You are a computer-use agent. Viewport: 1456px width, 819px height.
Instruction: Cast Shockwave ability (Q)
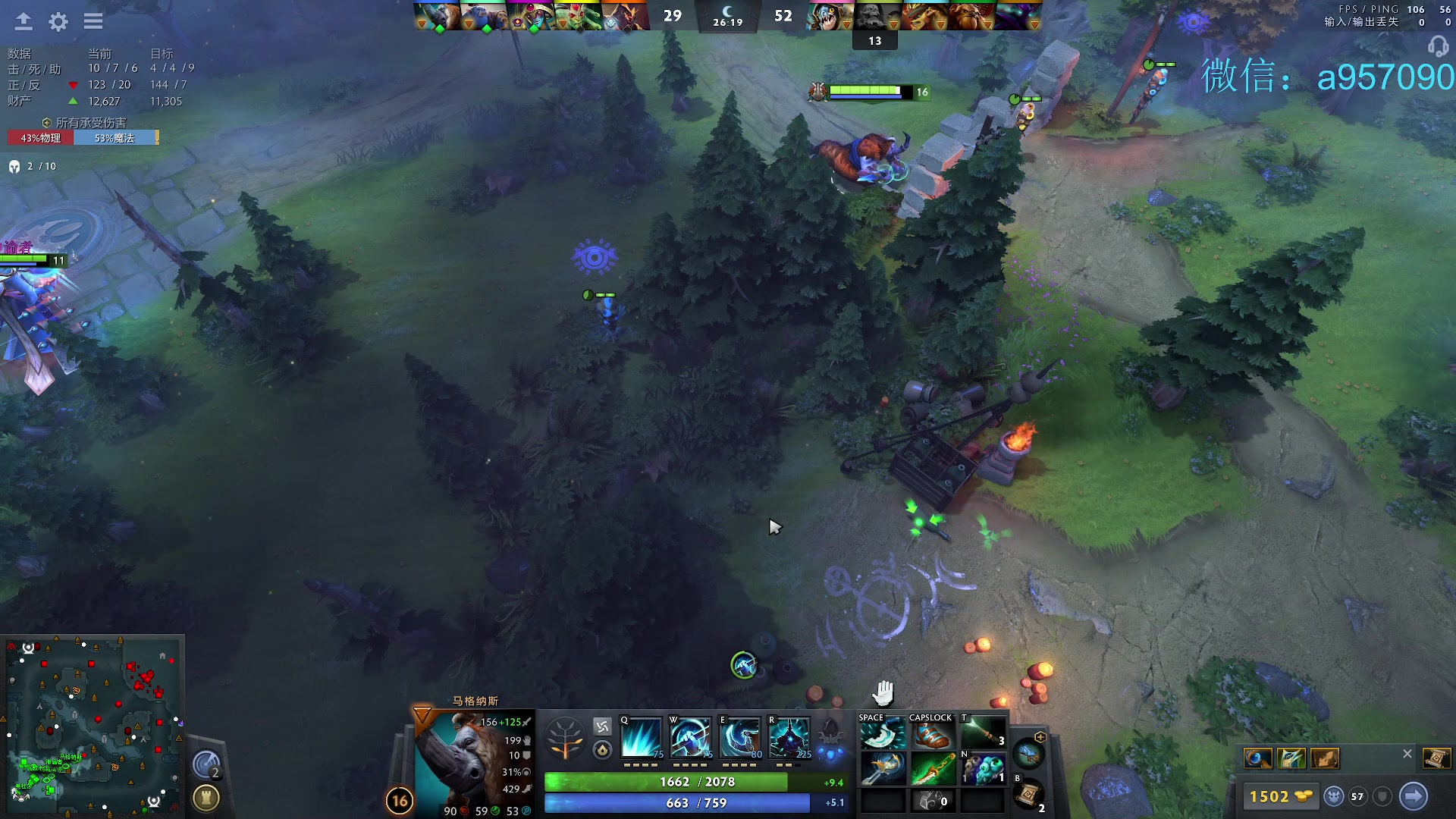coord(642,737)
